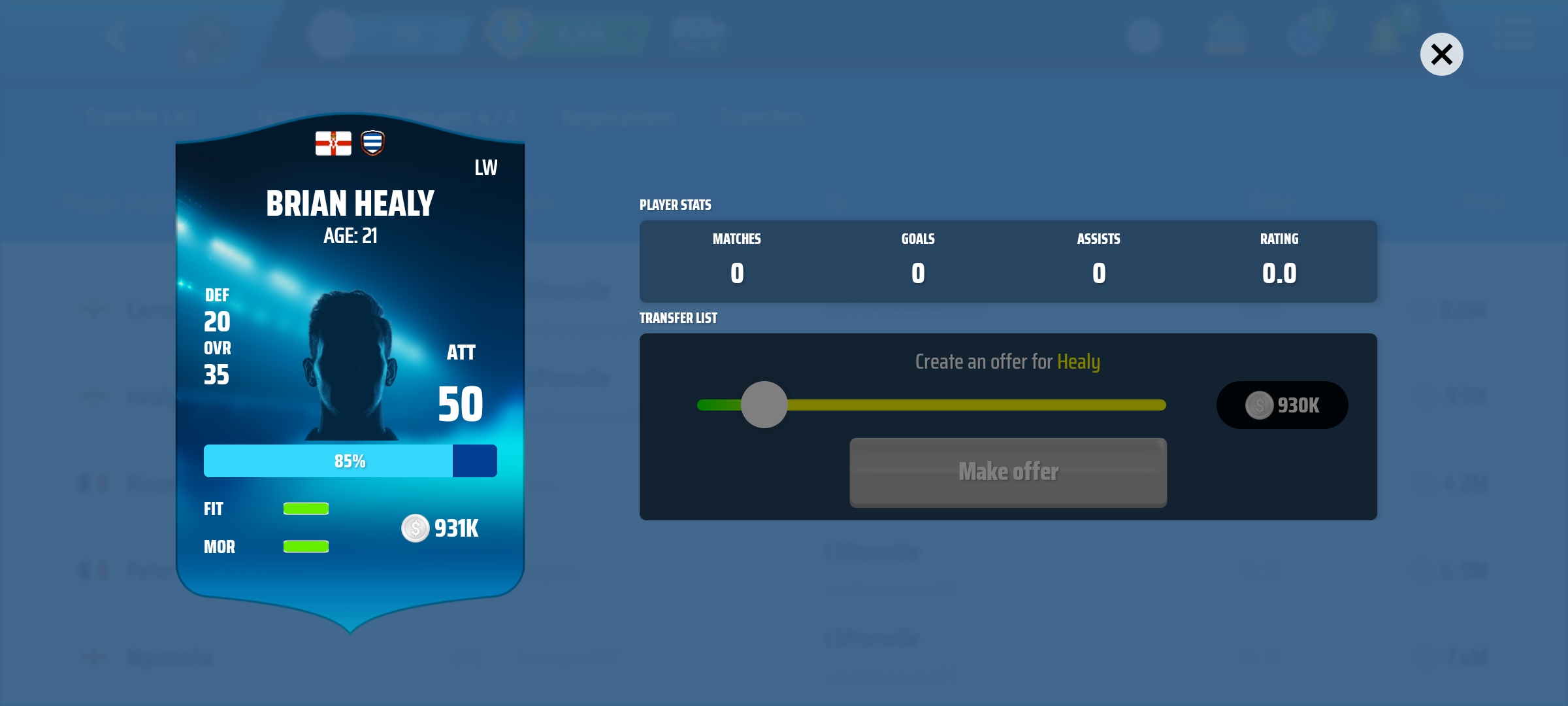Image resolution: width=1568 pixels, height=706 pixels.
Task: Click the Make offer button
Action: [x=1007, y=472]
